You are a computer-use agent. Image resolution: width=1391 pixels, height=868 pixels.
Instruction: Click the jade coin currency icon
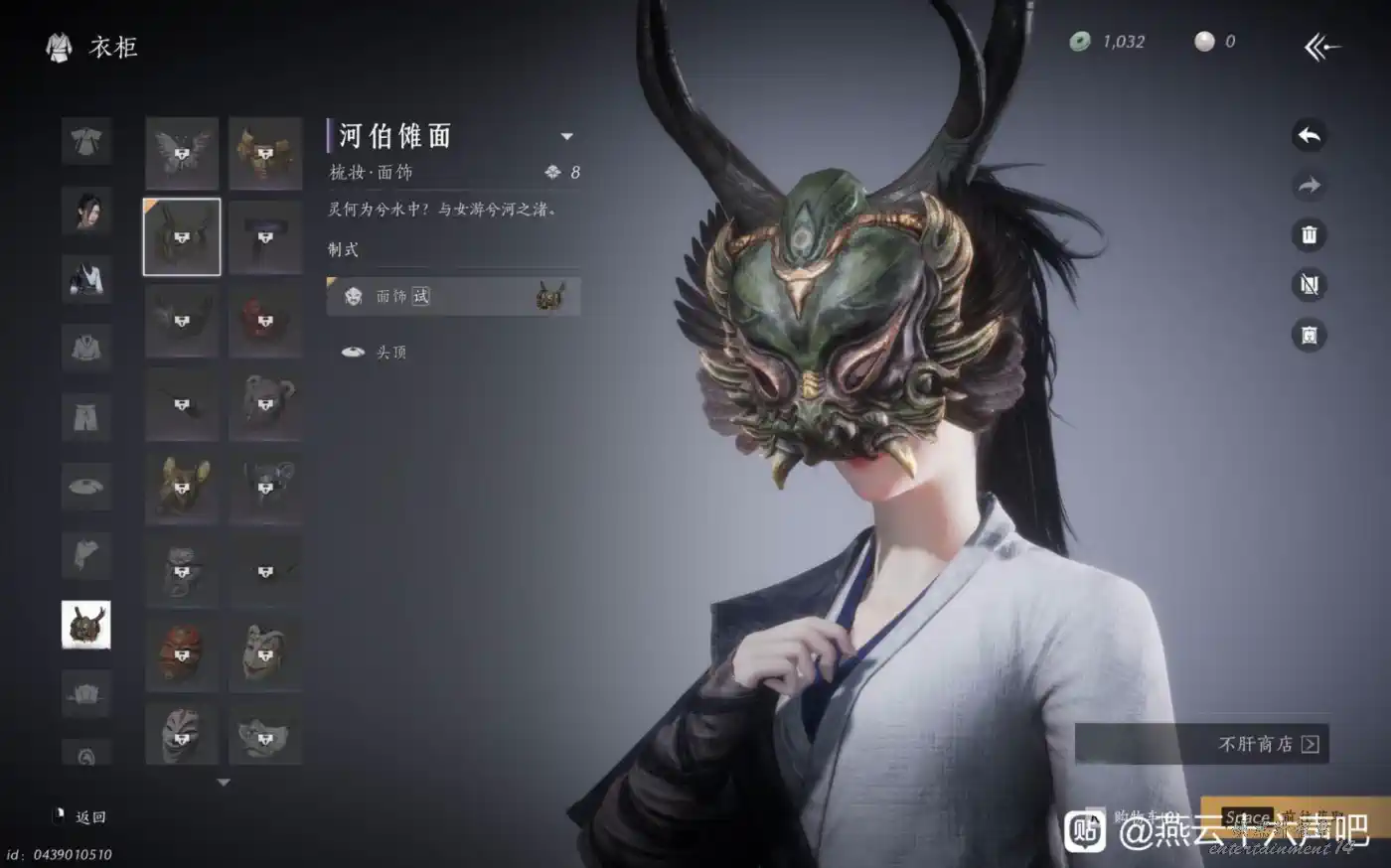coord(1080,42)
